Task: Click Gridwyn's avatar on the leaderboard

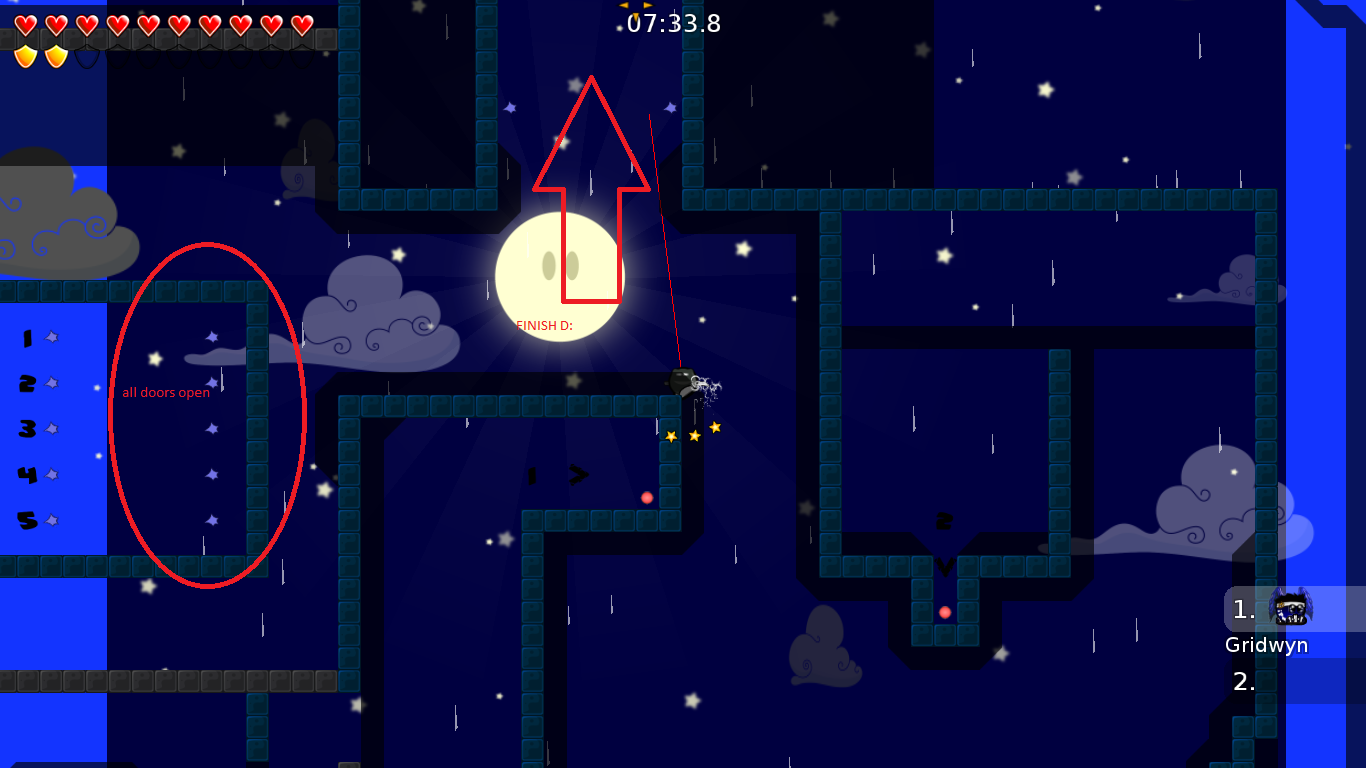Action: tap(1290, 608)
